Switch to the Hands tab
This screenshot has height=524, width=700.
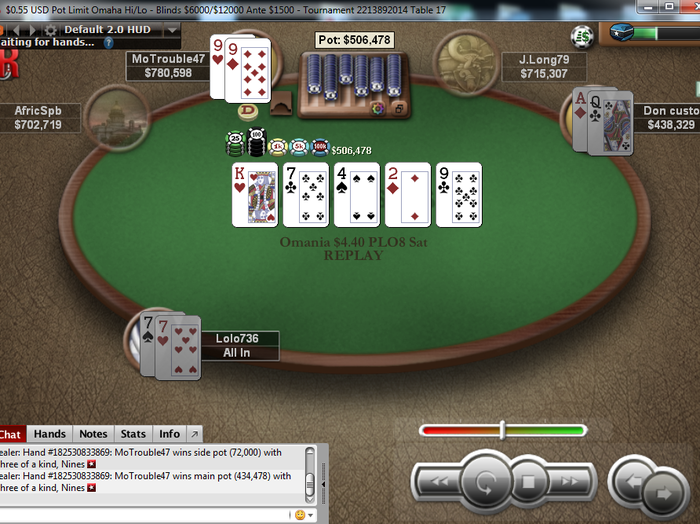tap(49, 434)
